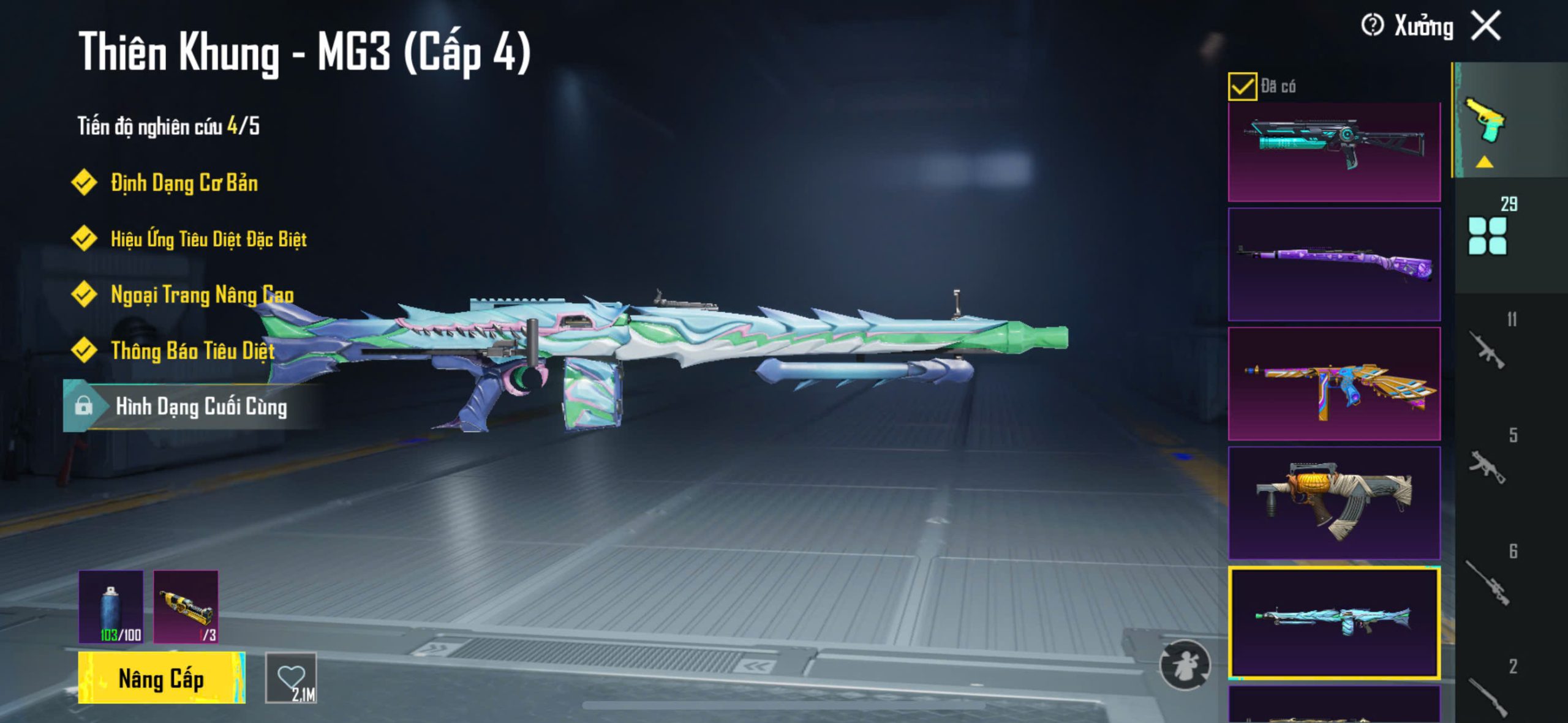1568x723 pixels.
Task: Tap the character pose icon button
Action: tap(1185, 665)
